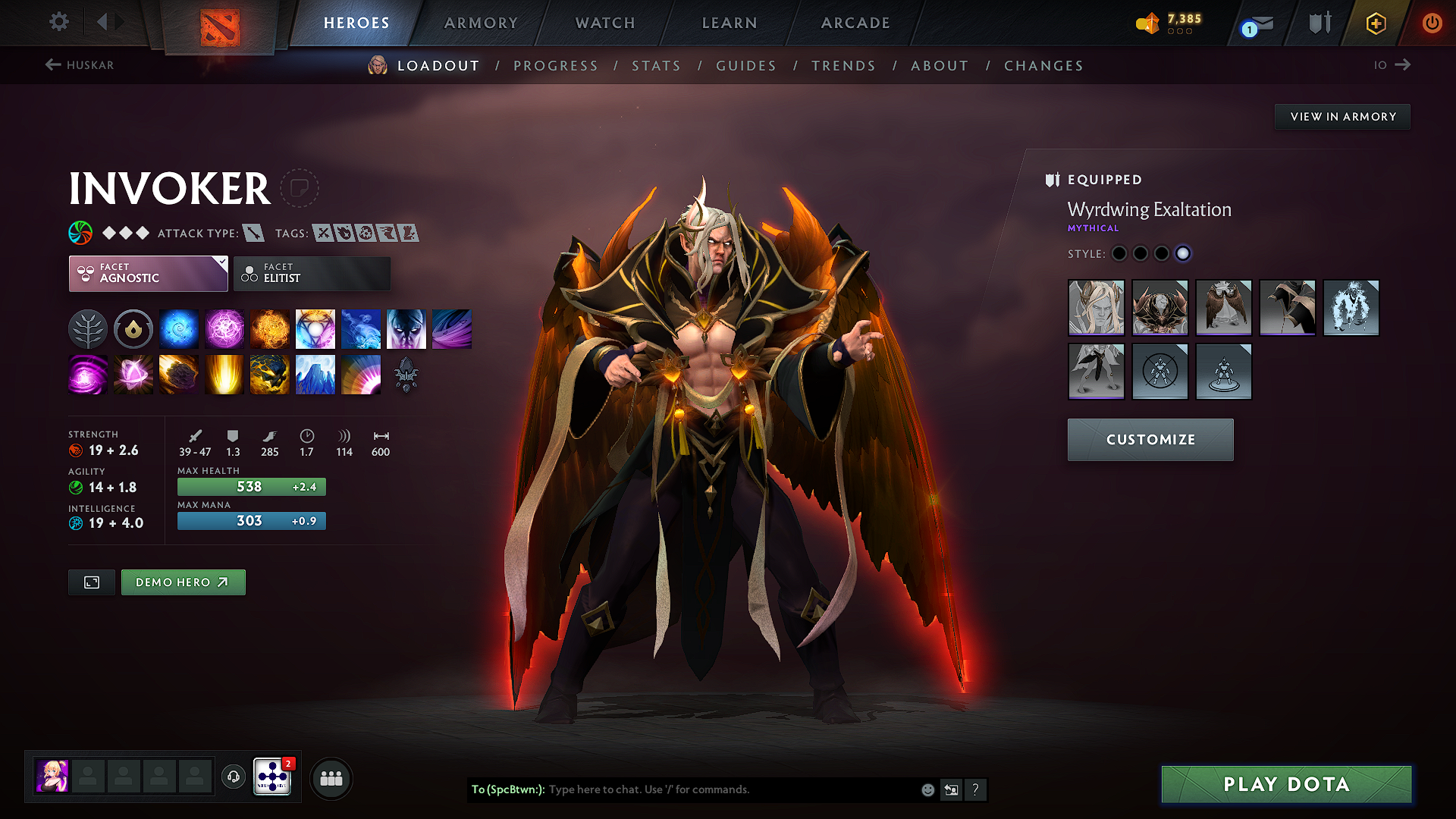Click the Chaos Meteor ability icon
This screenshot has width=1456, height=819.
point(179,375)
